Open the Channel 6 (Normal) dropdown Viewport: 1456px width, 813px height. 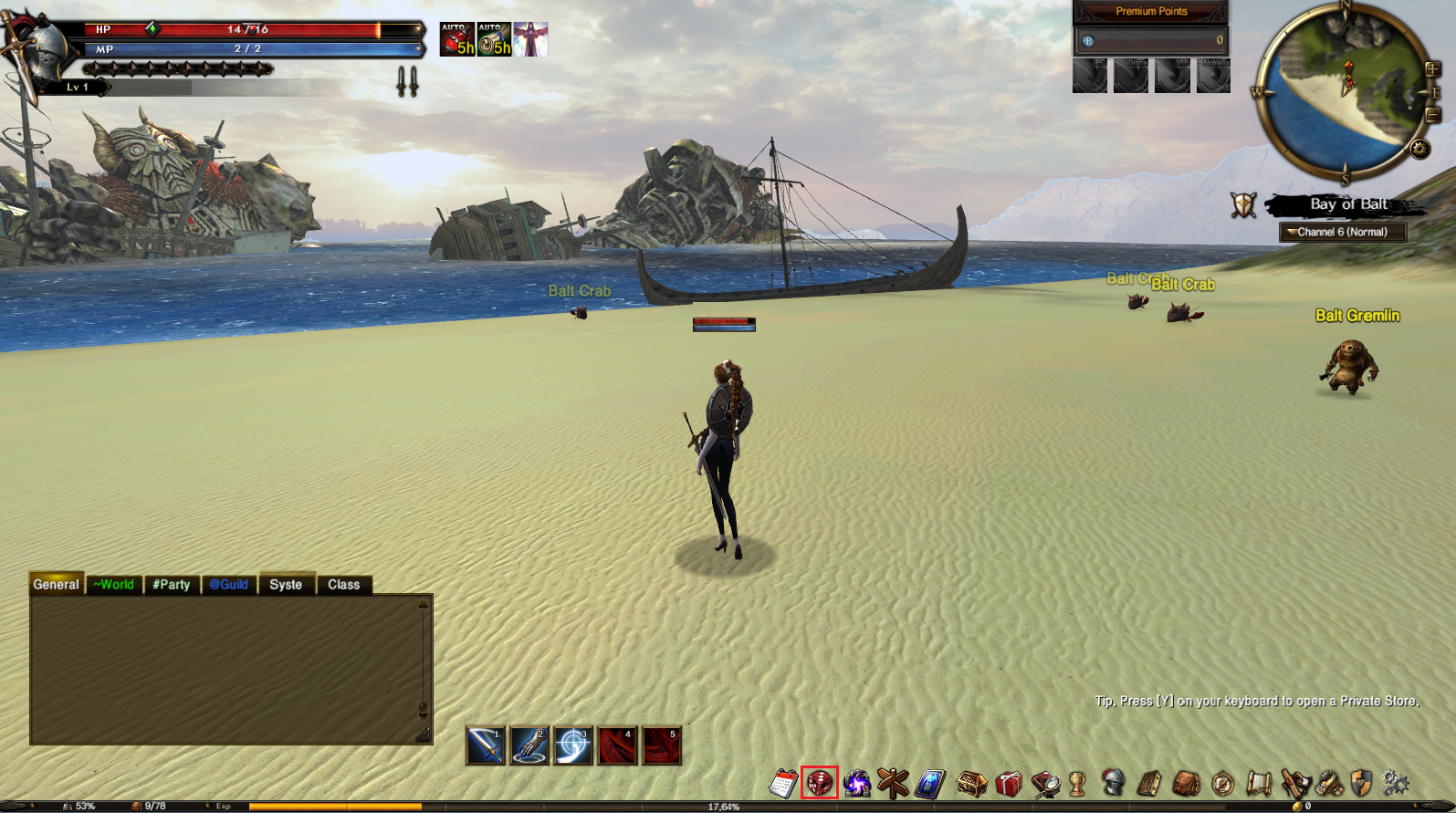pyautogui.click(x=1342, y=232)
